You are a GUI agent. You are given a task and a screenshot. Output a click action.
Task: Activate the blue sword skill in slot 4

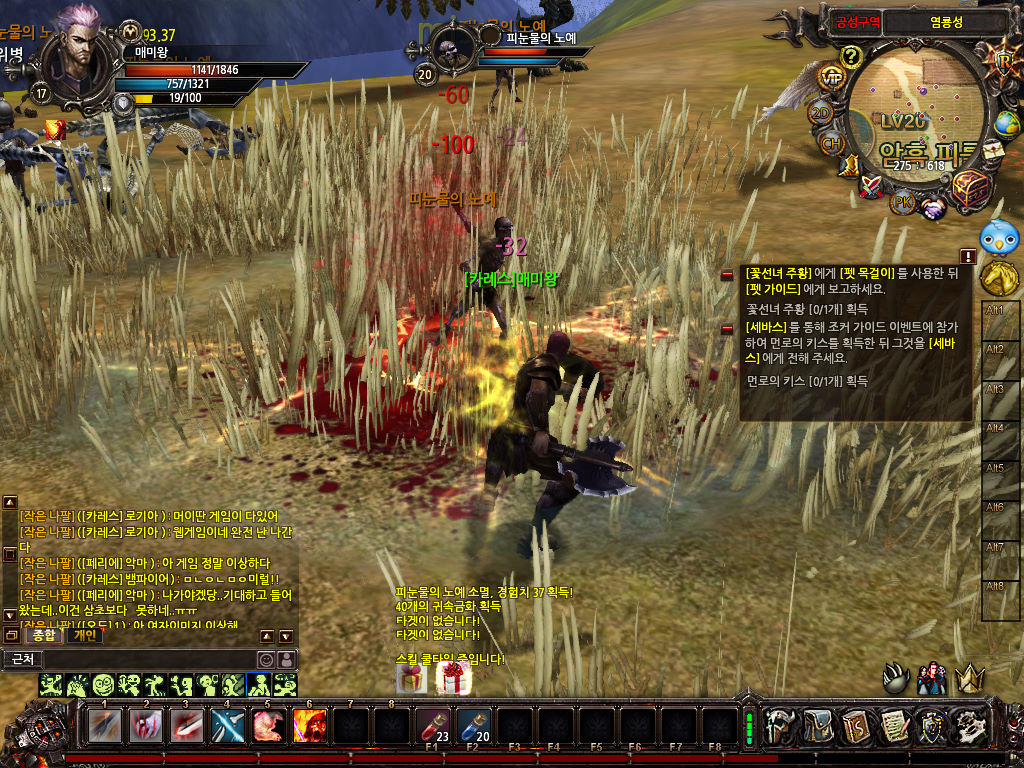click(228, 725)
